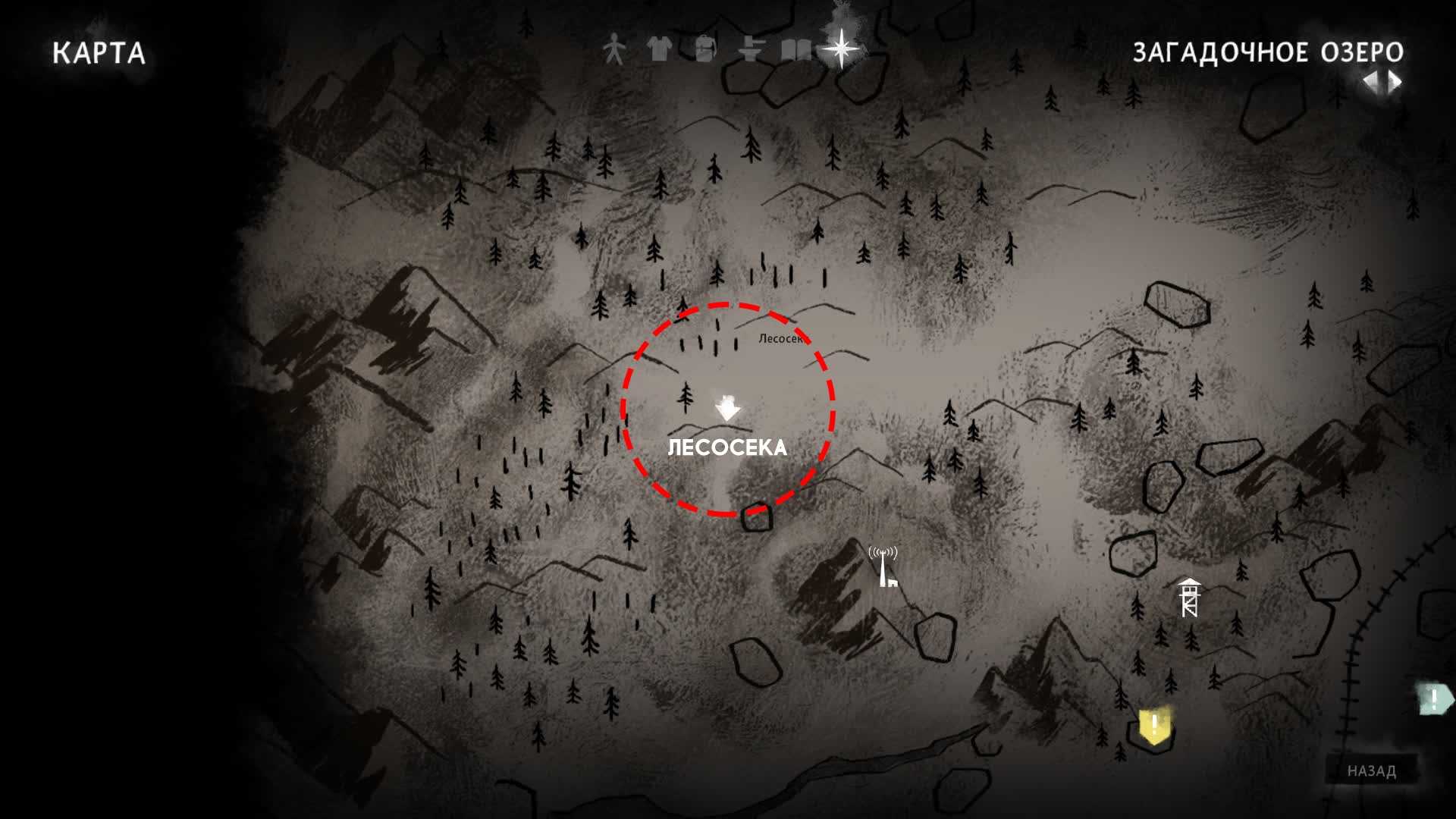Select the radio tower map marker
Viewport: 1456px width, 819px height.
click(884, 566)
